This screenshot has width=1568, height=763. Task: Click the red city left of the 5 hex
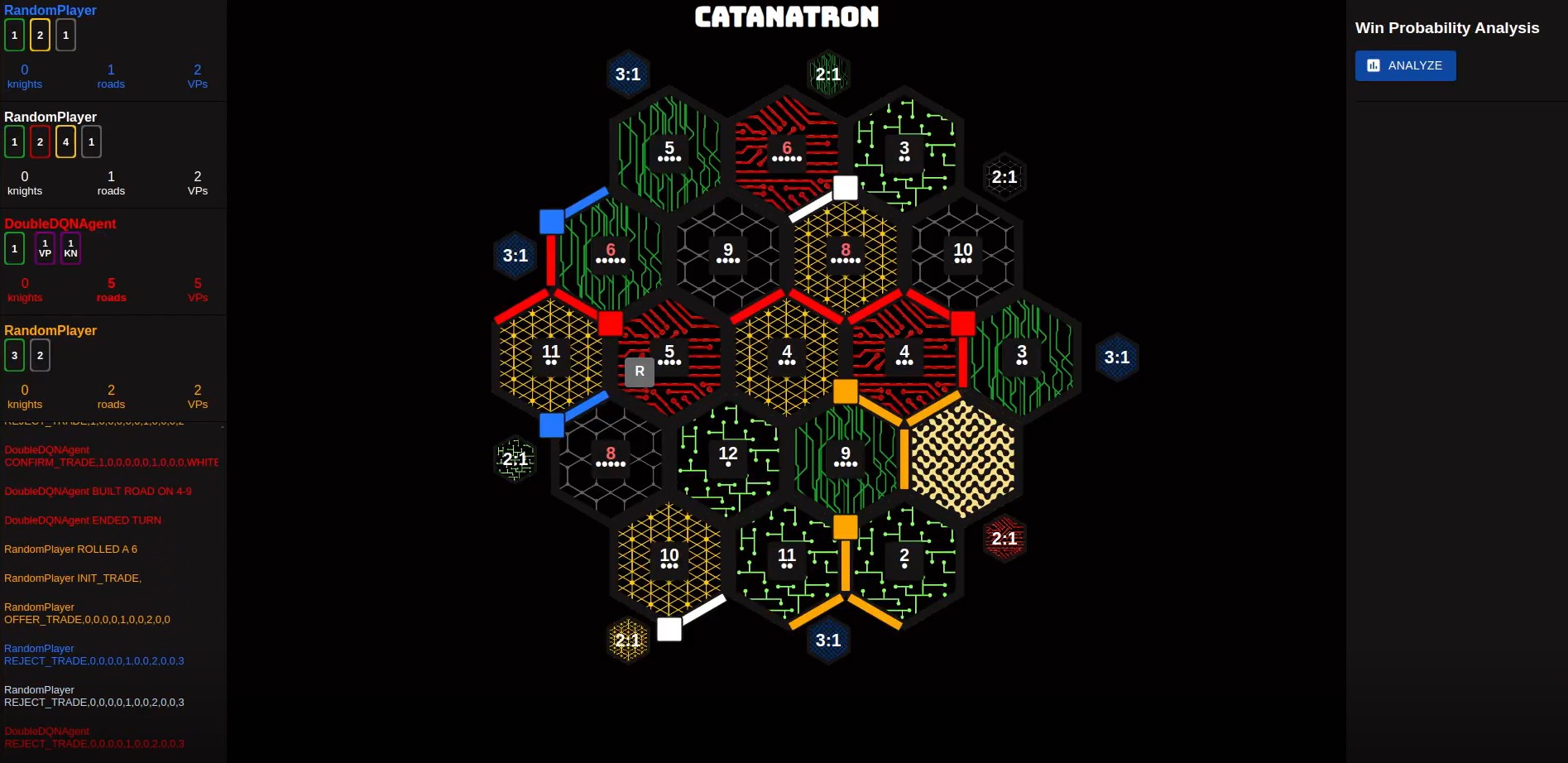[610, 323]
